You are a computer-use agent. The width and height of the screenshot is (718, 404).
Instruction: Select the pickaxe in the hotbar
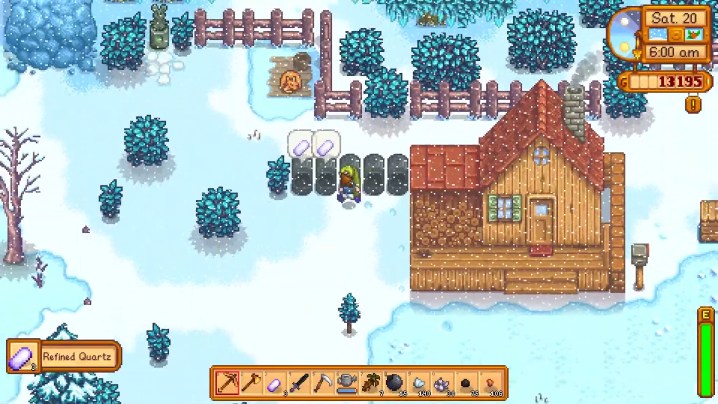click(x=228, y=382)
